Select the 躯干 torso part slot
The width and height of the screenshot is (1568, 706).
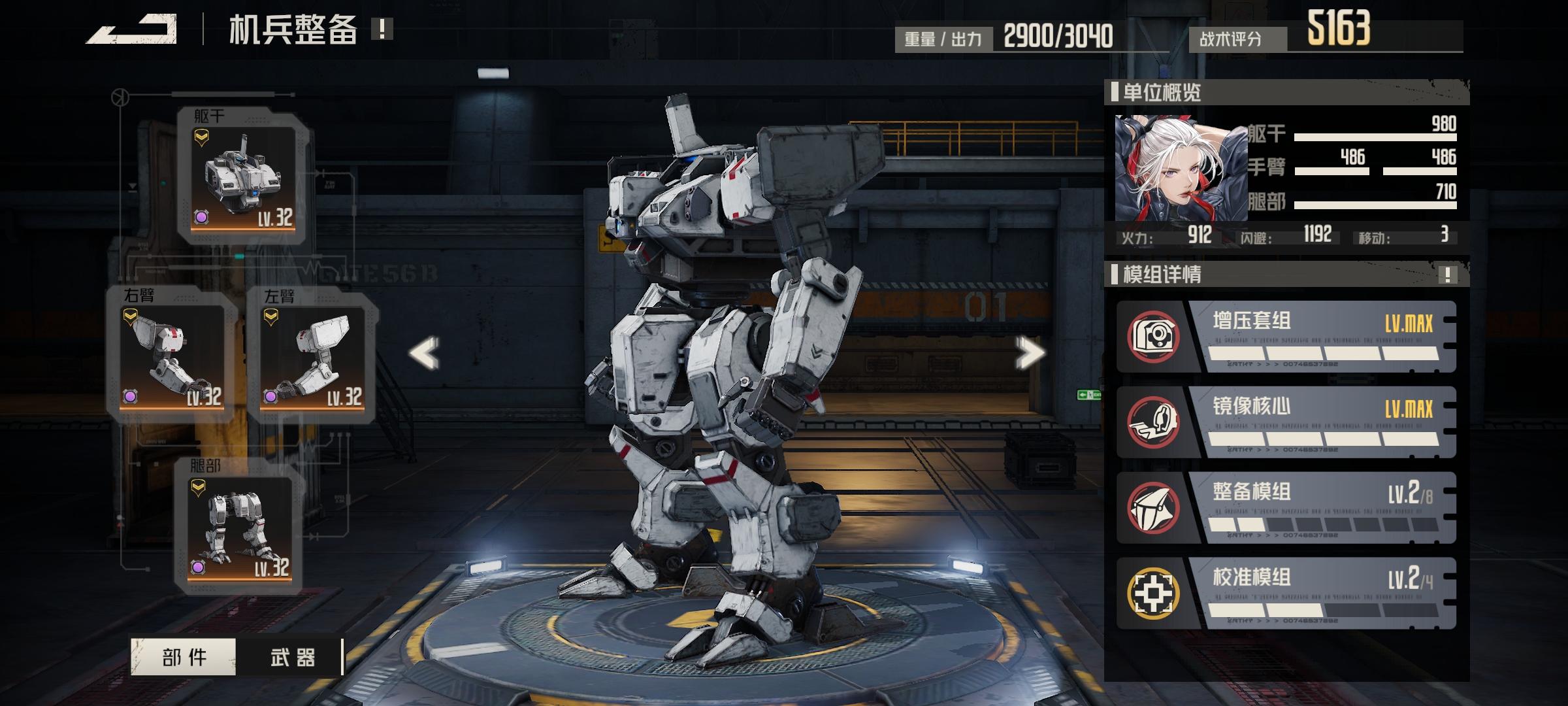tap(243, 176)
